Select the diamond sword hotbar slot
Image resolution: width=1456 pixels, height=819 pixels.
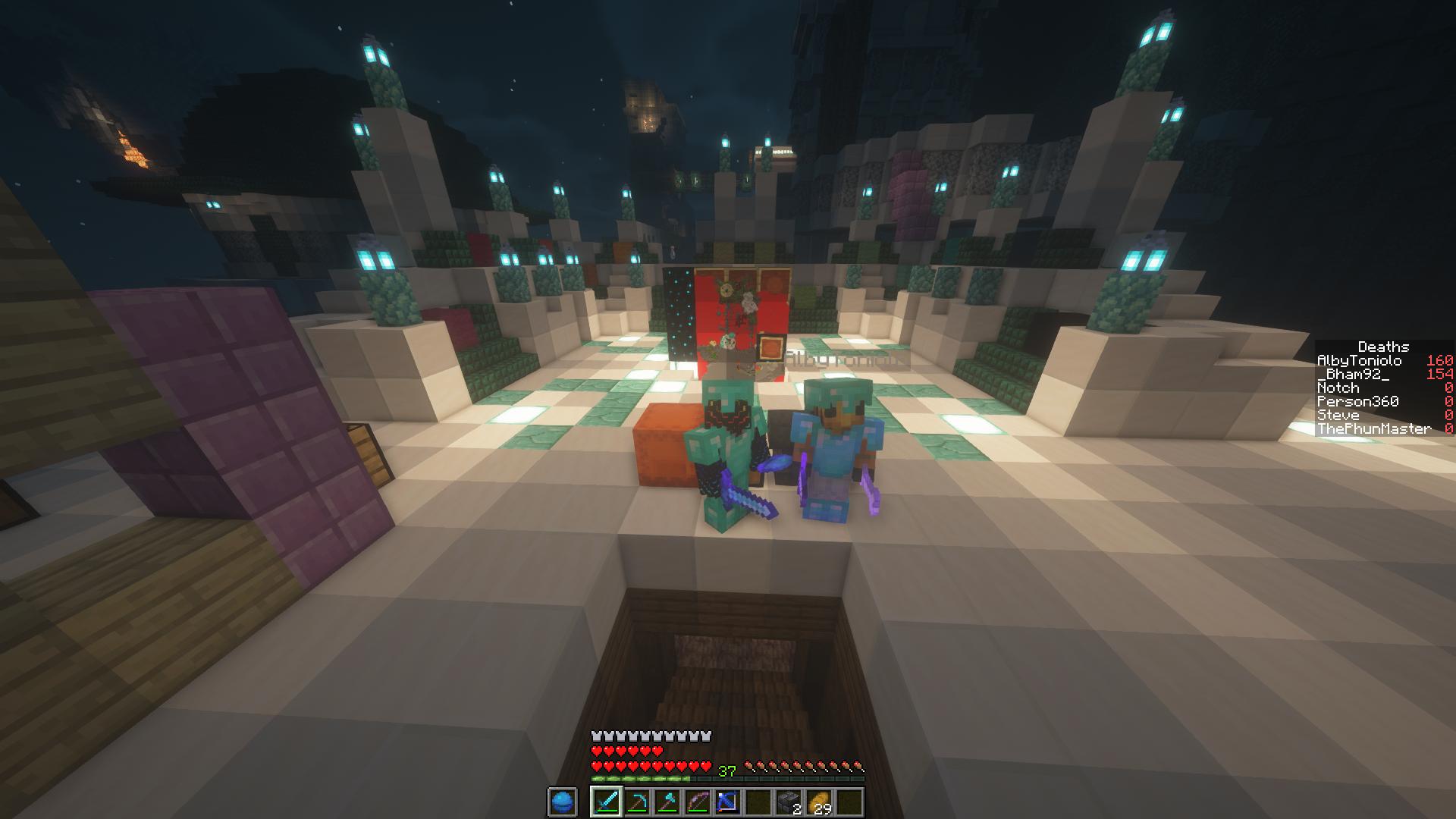pos(606,802)
